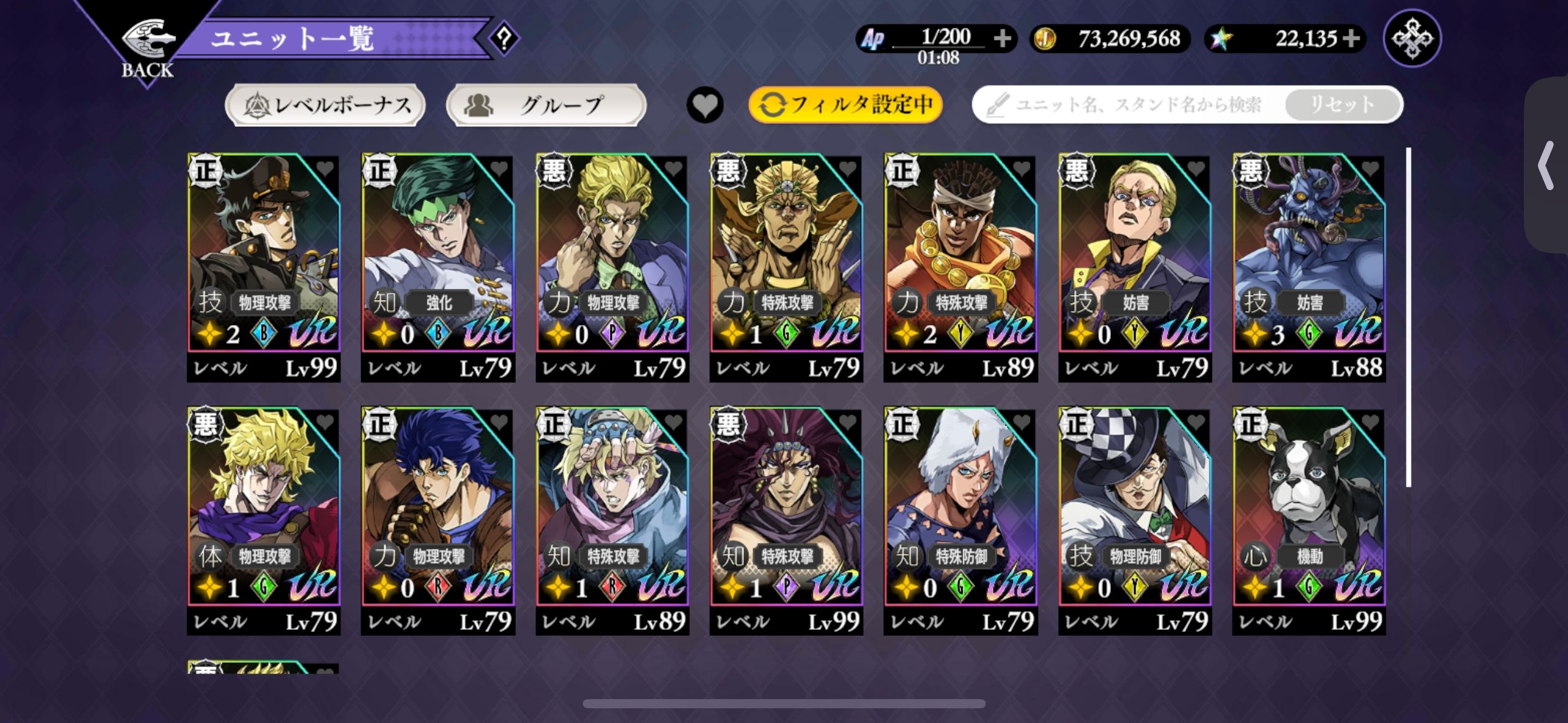Open the unit list help question mark

coord(504,39)
